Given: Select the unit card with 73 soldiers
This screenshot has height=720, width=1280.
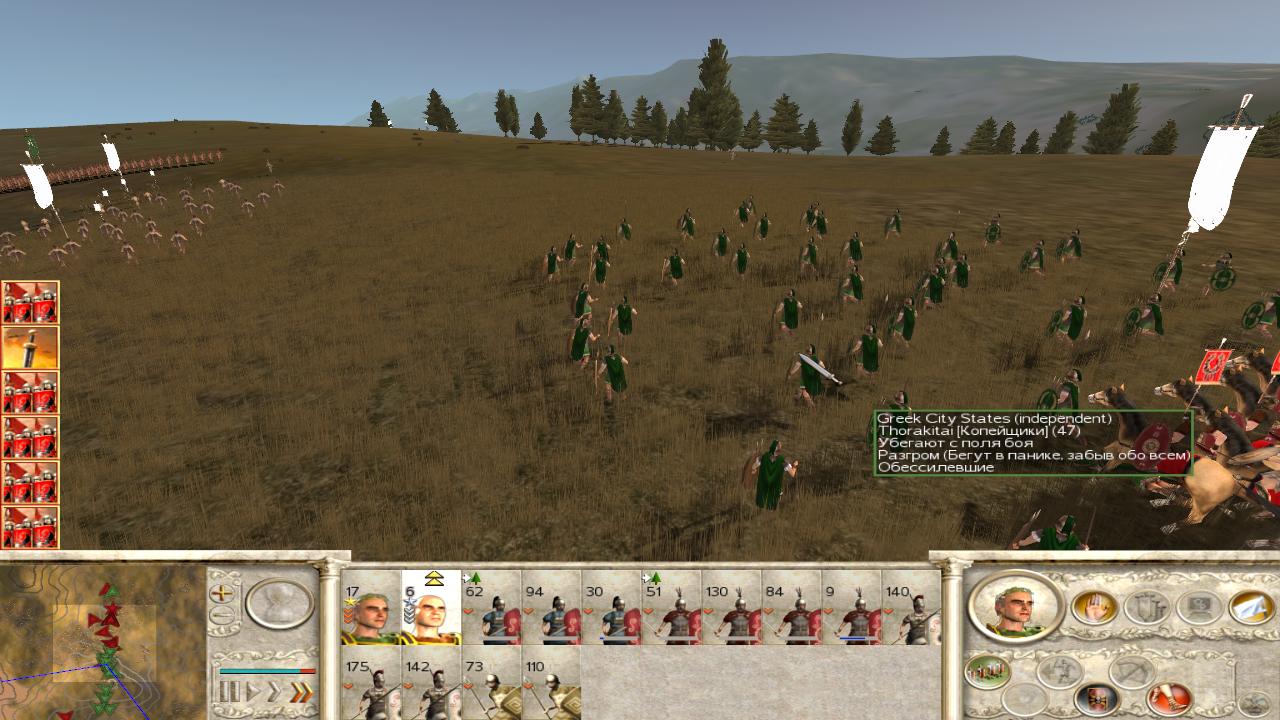Looking at the screenshot, I should (x=491, y=684).
